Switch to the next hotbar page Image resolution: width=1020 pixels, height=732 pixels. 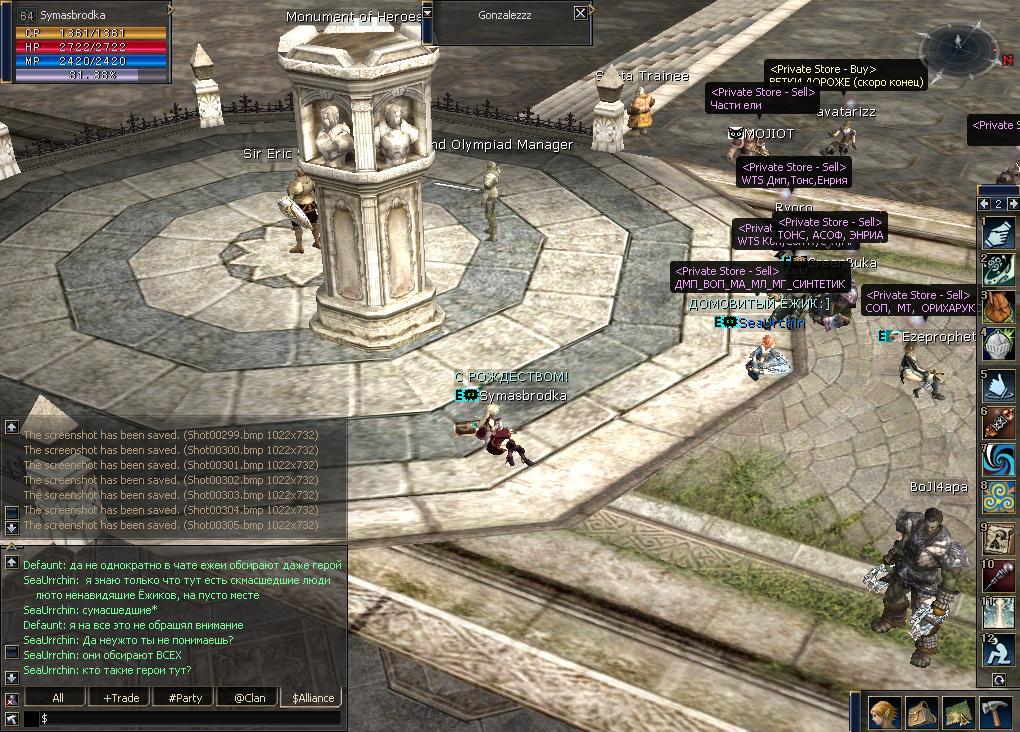click(1010, 204)
